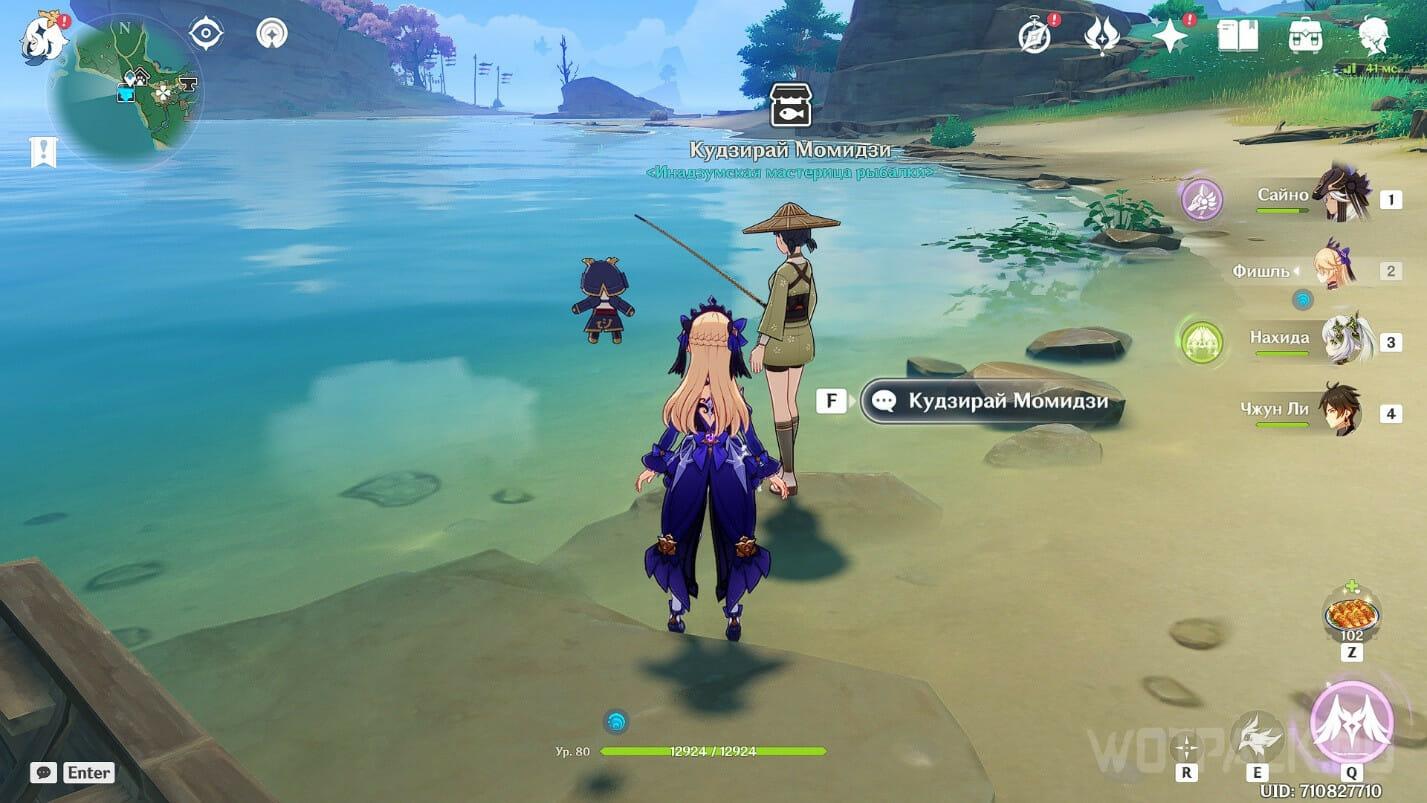Click the arch-shaped icon near minimap
The image size is (1427, 803).
pyautogui.click(x=271, y=34)
